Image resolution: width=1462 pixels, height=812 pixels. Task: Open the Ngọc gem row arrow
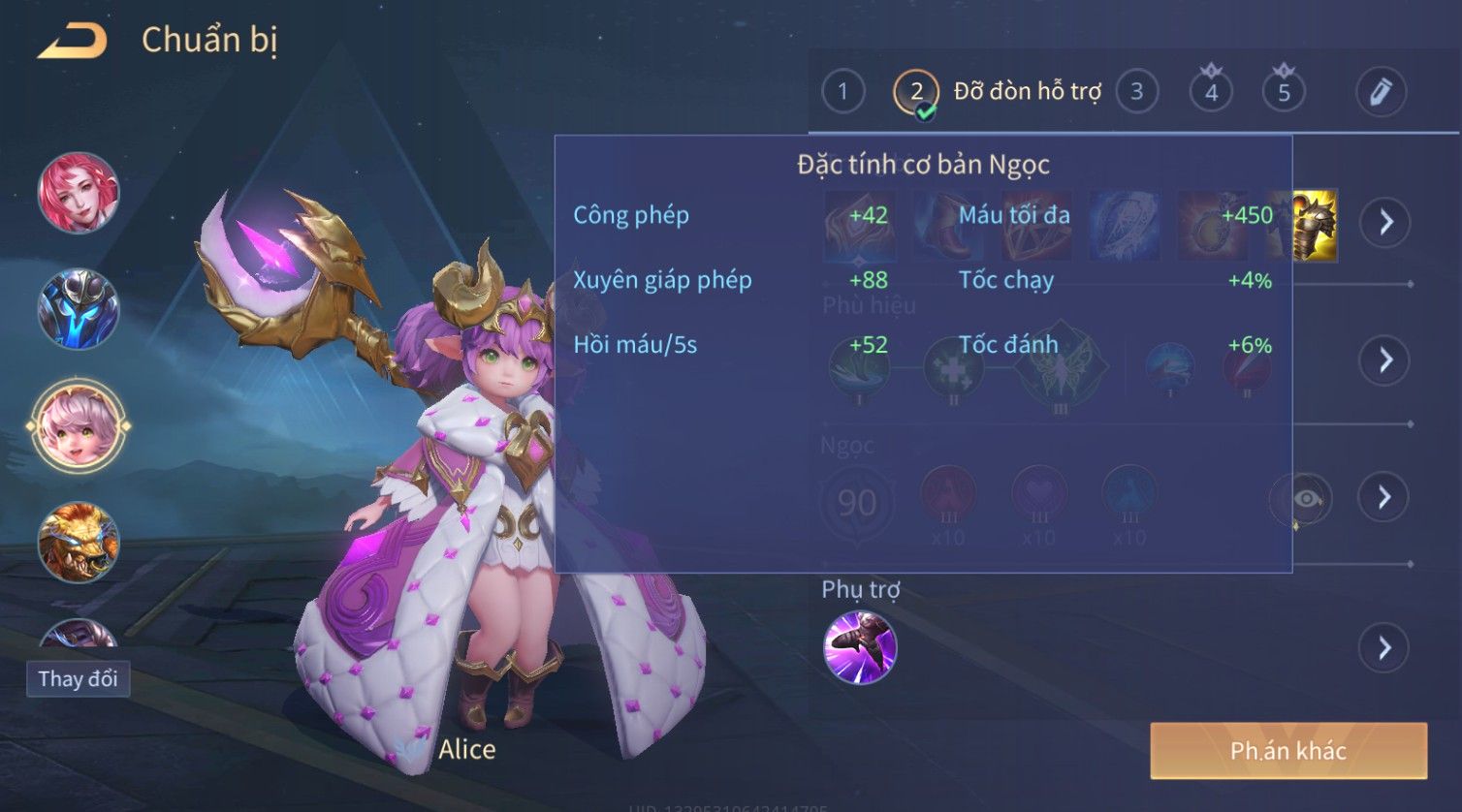(1385, 497)
